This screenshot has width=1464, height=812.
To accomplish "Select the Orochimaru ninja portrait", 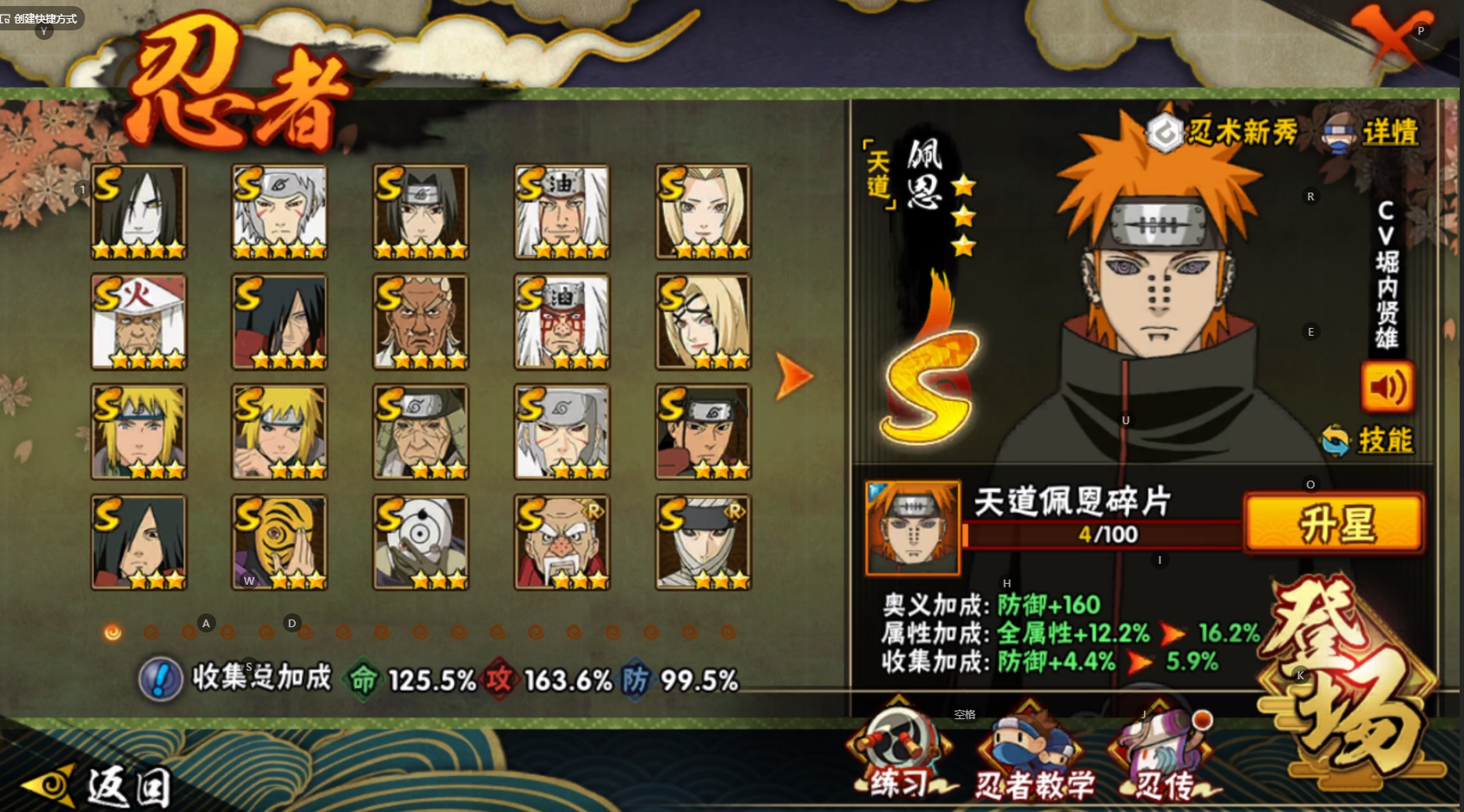I will [139, 212].
